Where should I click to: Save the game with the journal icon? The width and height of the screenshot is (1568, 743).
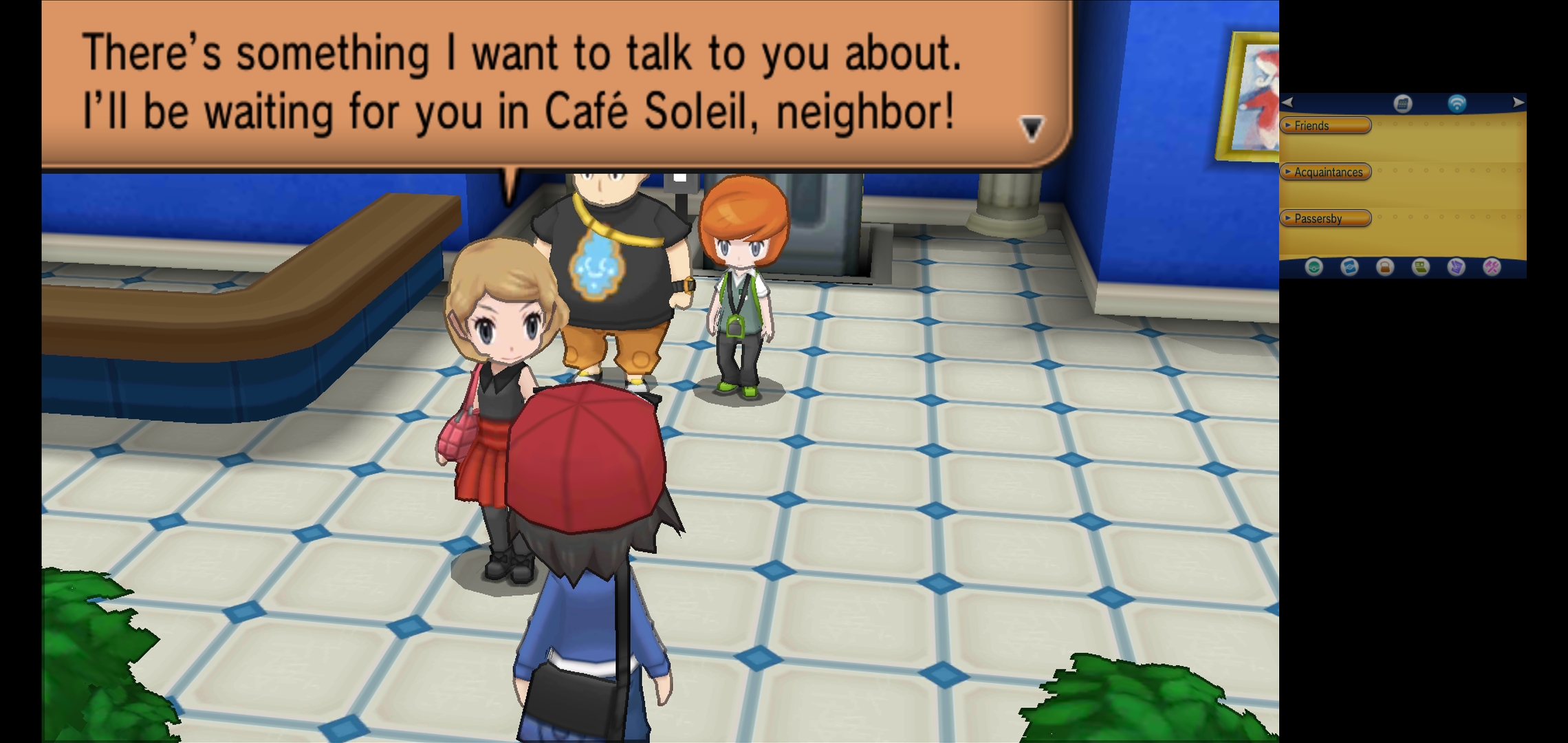[1457, 267]
